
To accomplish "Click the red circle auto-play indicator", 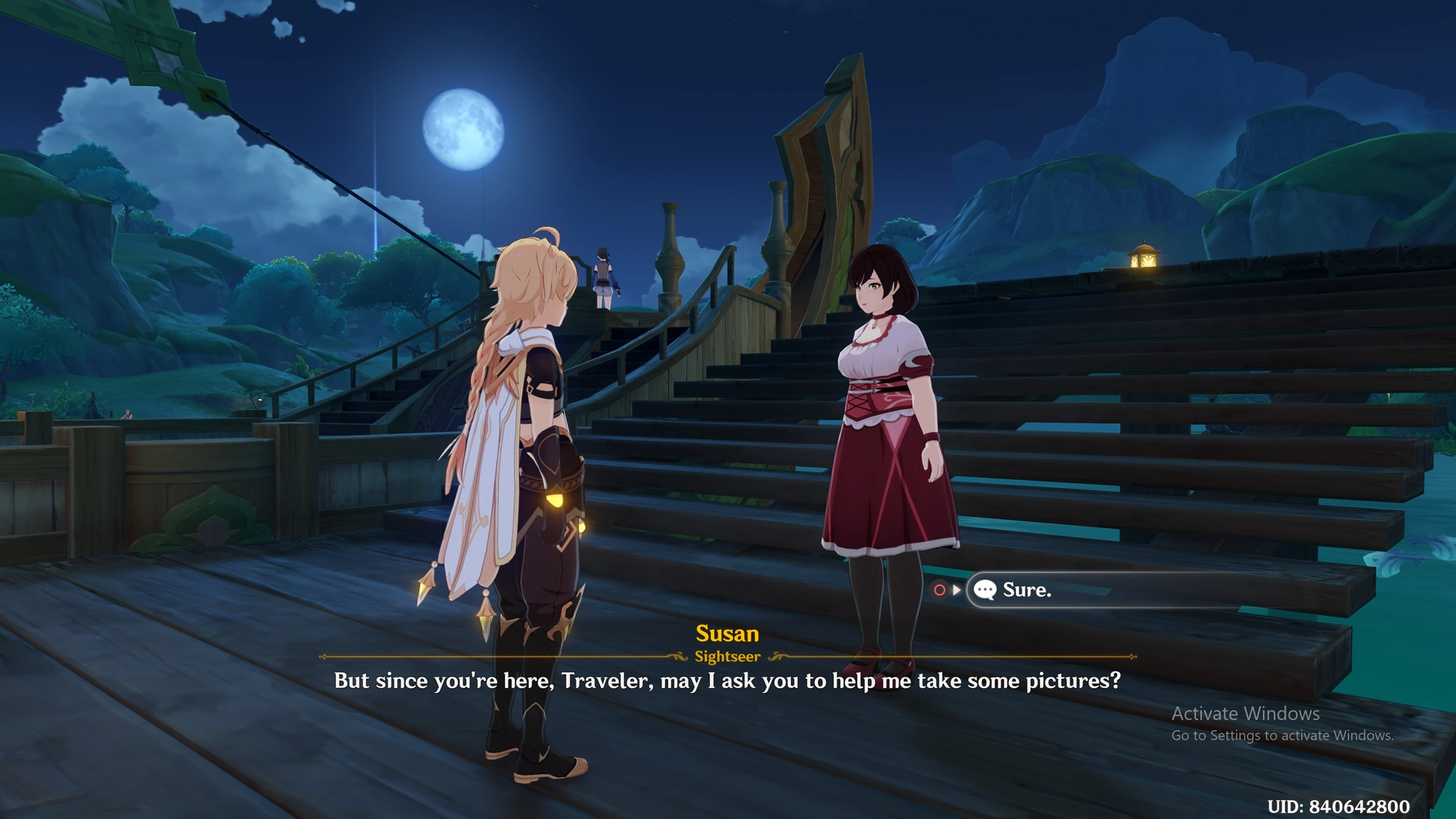I will pos(939,589).
